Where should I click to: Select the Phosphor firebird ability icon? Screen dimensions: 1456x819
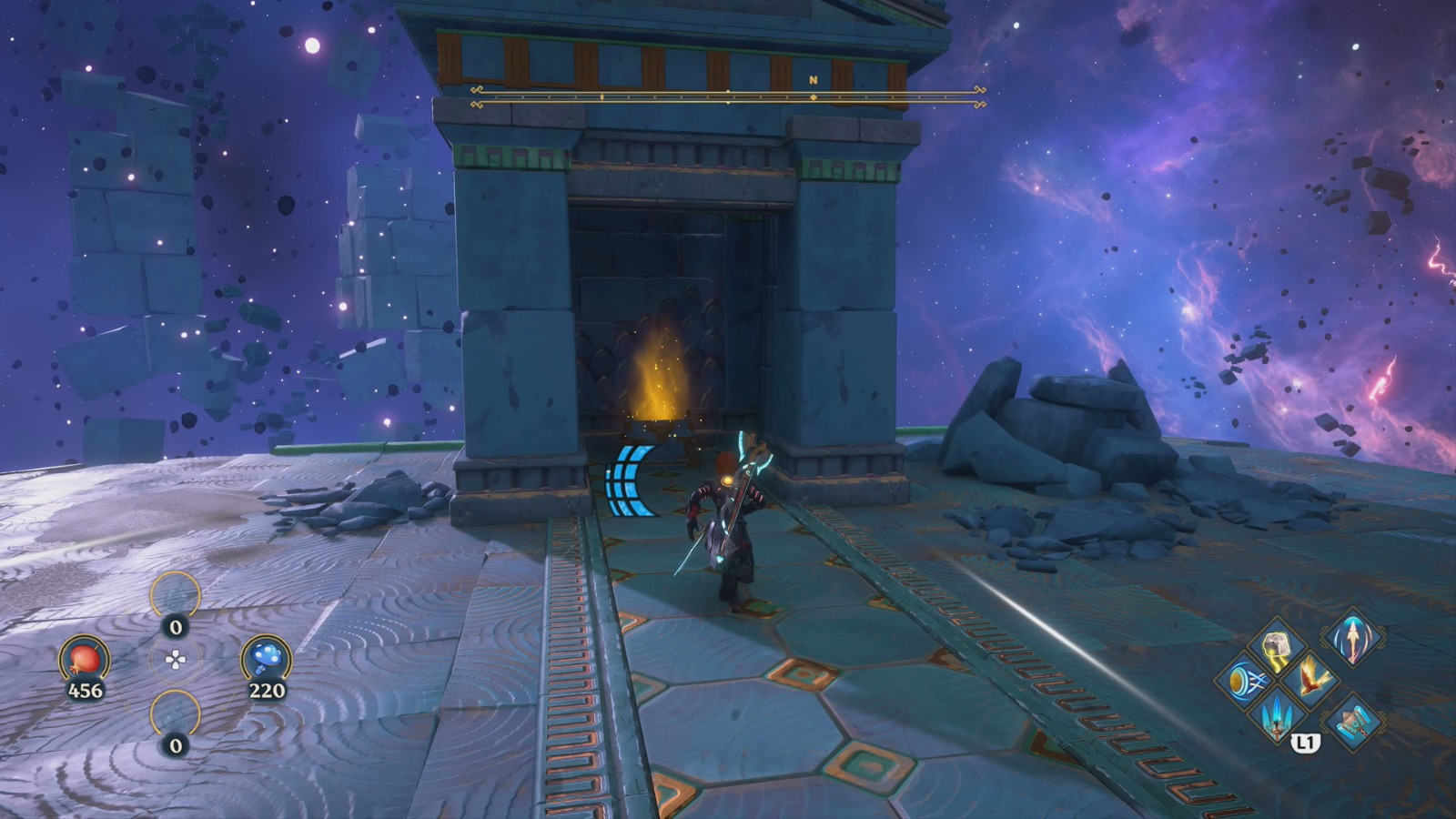[x=1310, y=681]
